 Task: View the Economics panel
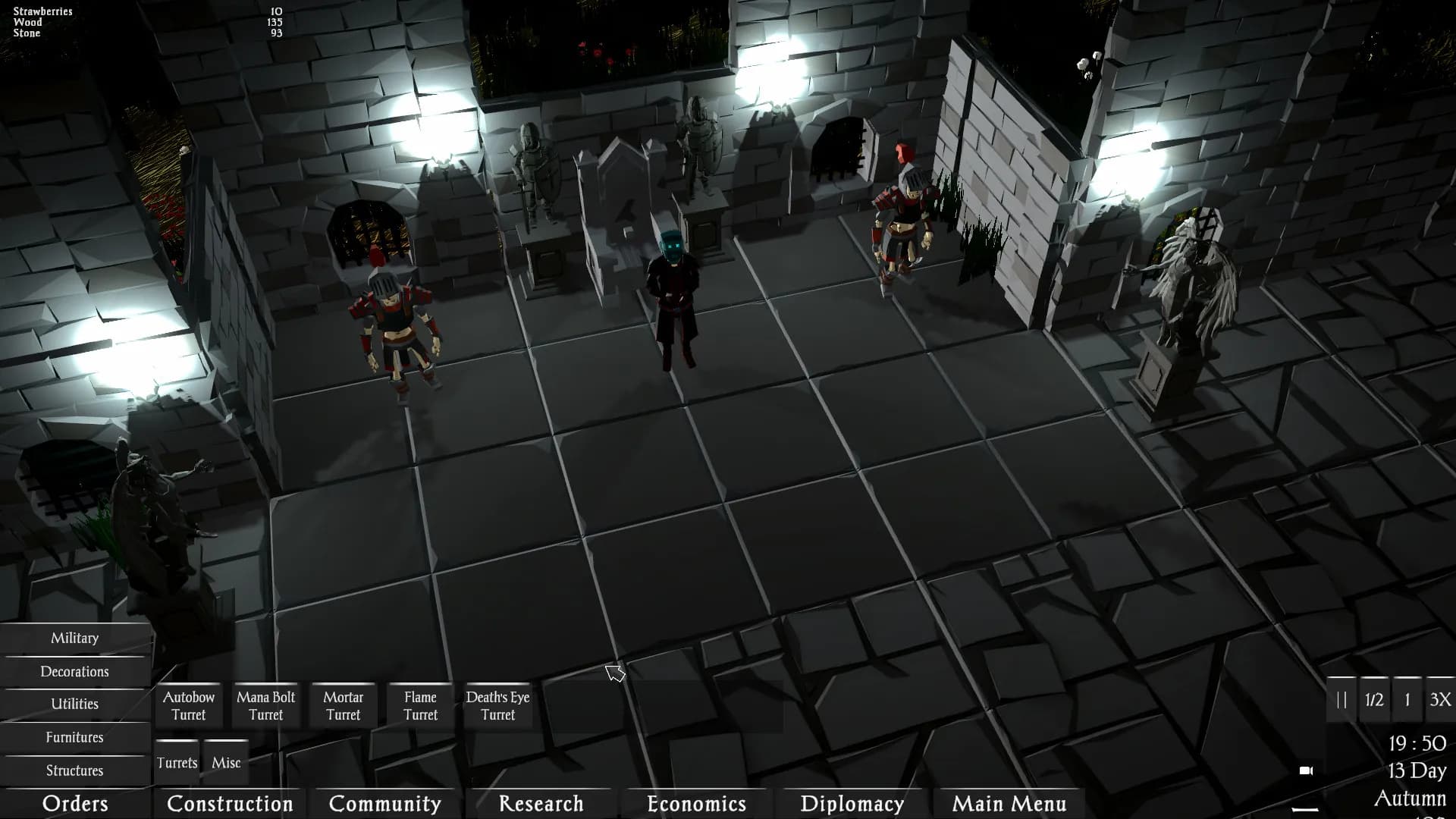[696, 804]
